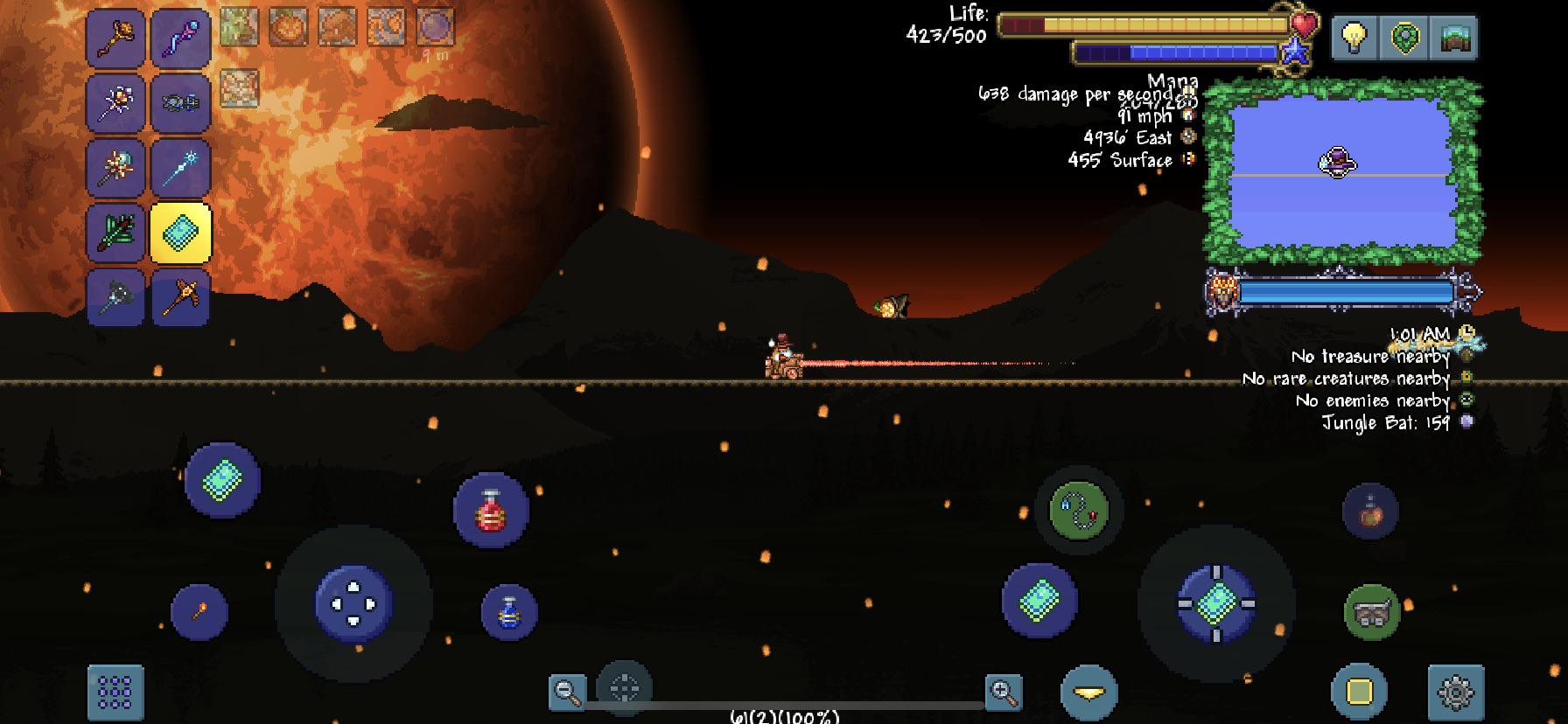Toggle the lightbulb display option top right

point(1354,37)
